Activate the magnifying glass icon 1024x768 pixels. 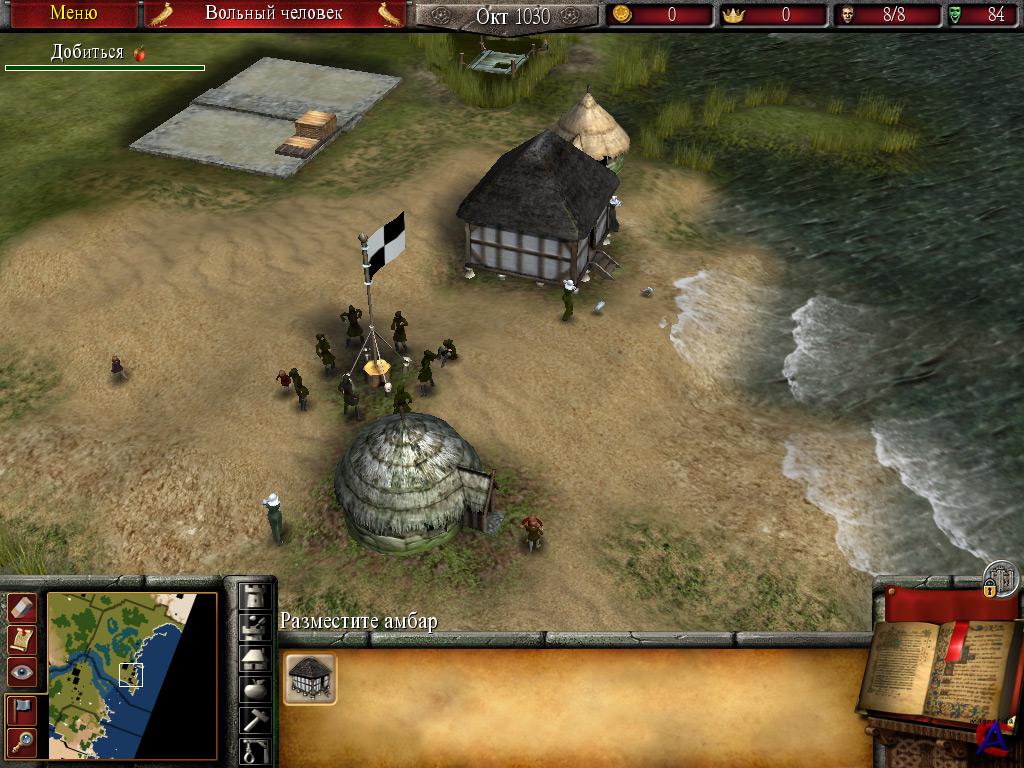[x=22, y=742]
